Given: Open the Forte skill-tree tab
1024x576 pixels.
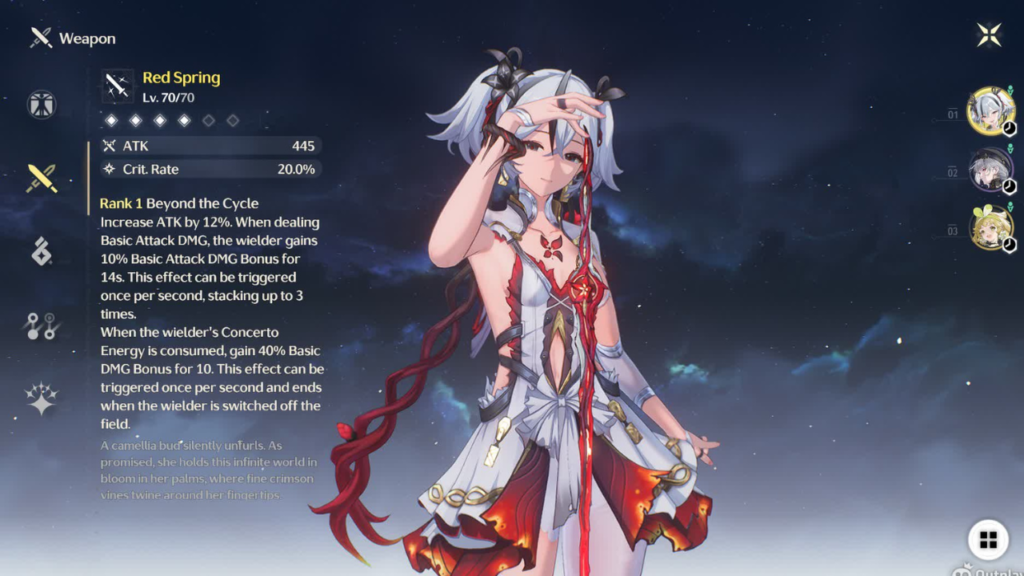Looking at the screenshot, I should pyautogui.click(x=42, y=326).
